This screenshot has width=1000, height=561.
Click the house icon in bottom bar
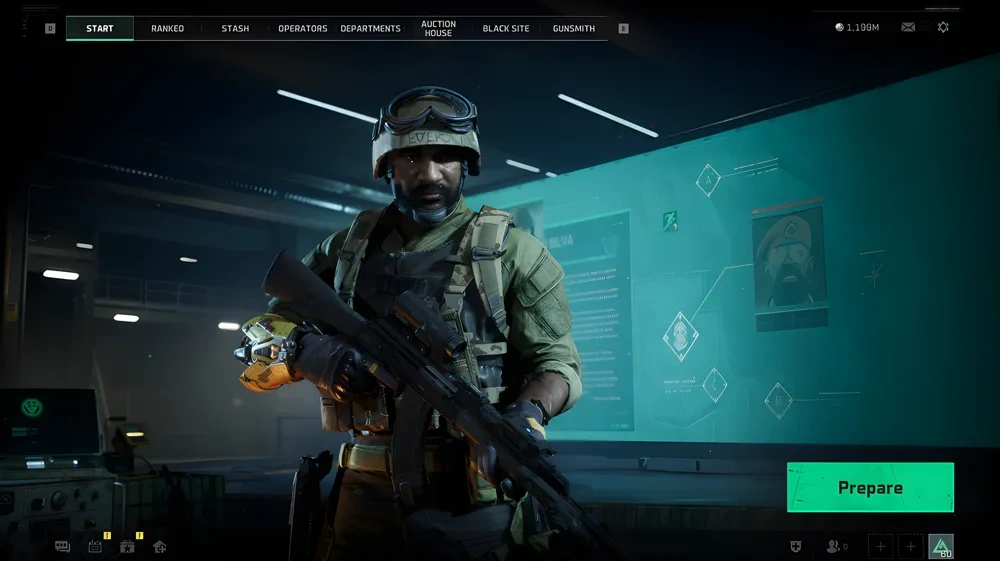tap(159, 547)
